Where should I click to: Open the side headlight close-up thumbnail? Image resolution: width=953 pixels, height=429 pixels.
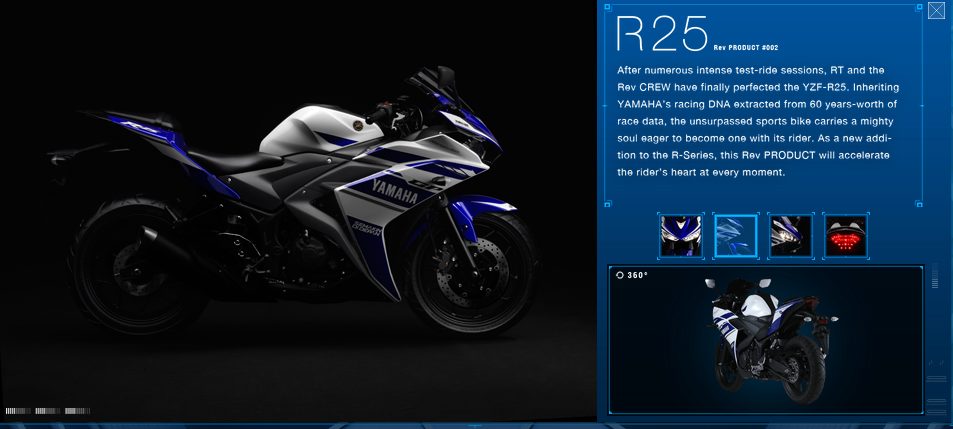pos(790,235)
